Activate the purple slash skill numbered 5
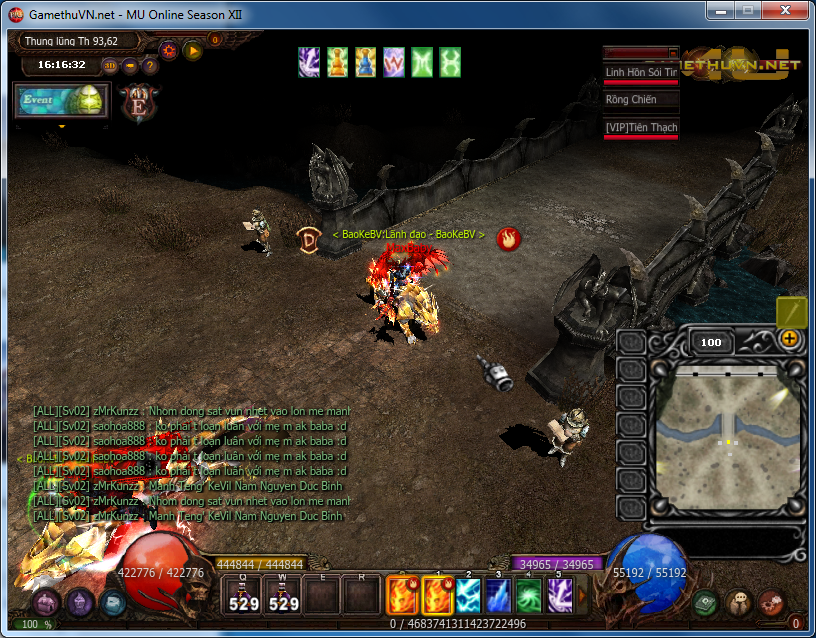 click(x=558, y=596)
